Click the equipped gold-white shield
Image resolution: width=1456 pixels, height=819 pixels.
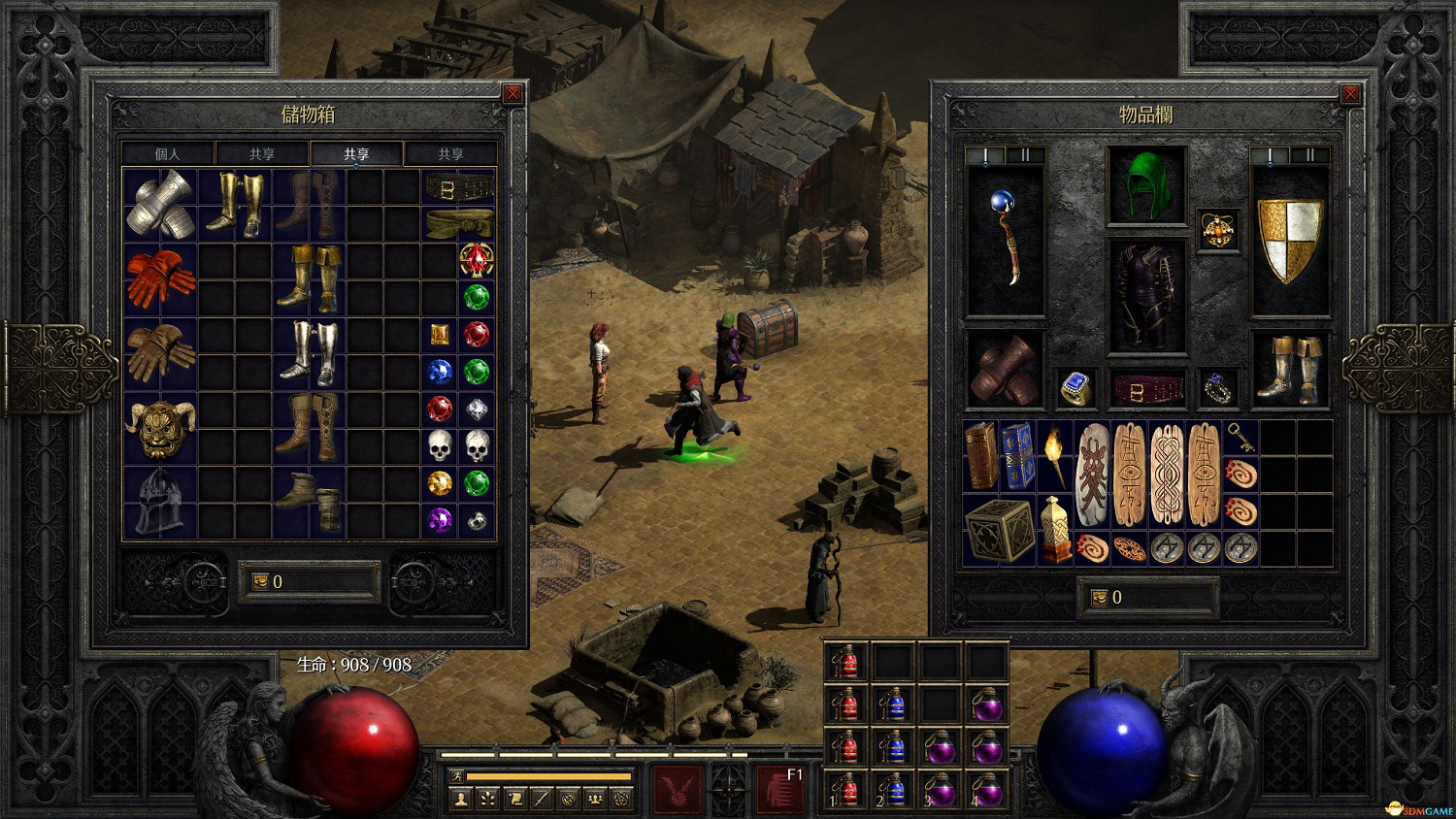point(1290,240)
